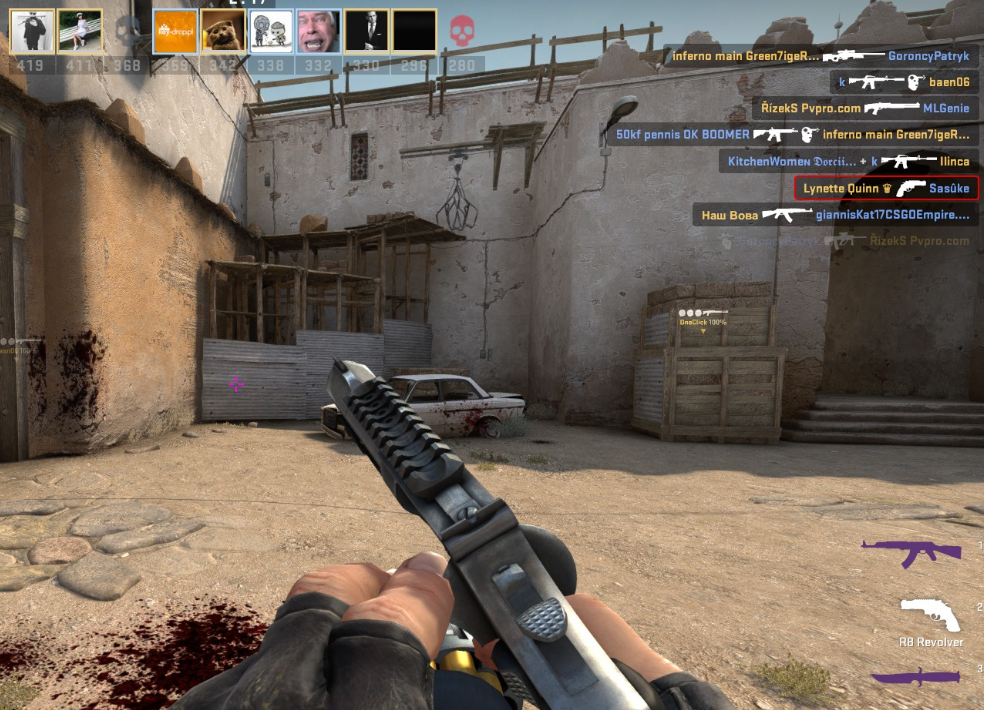Switch to the knife weapon slot
This screenshot has height=710, width=984.
tap(915, 677)
